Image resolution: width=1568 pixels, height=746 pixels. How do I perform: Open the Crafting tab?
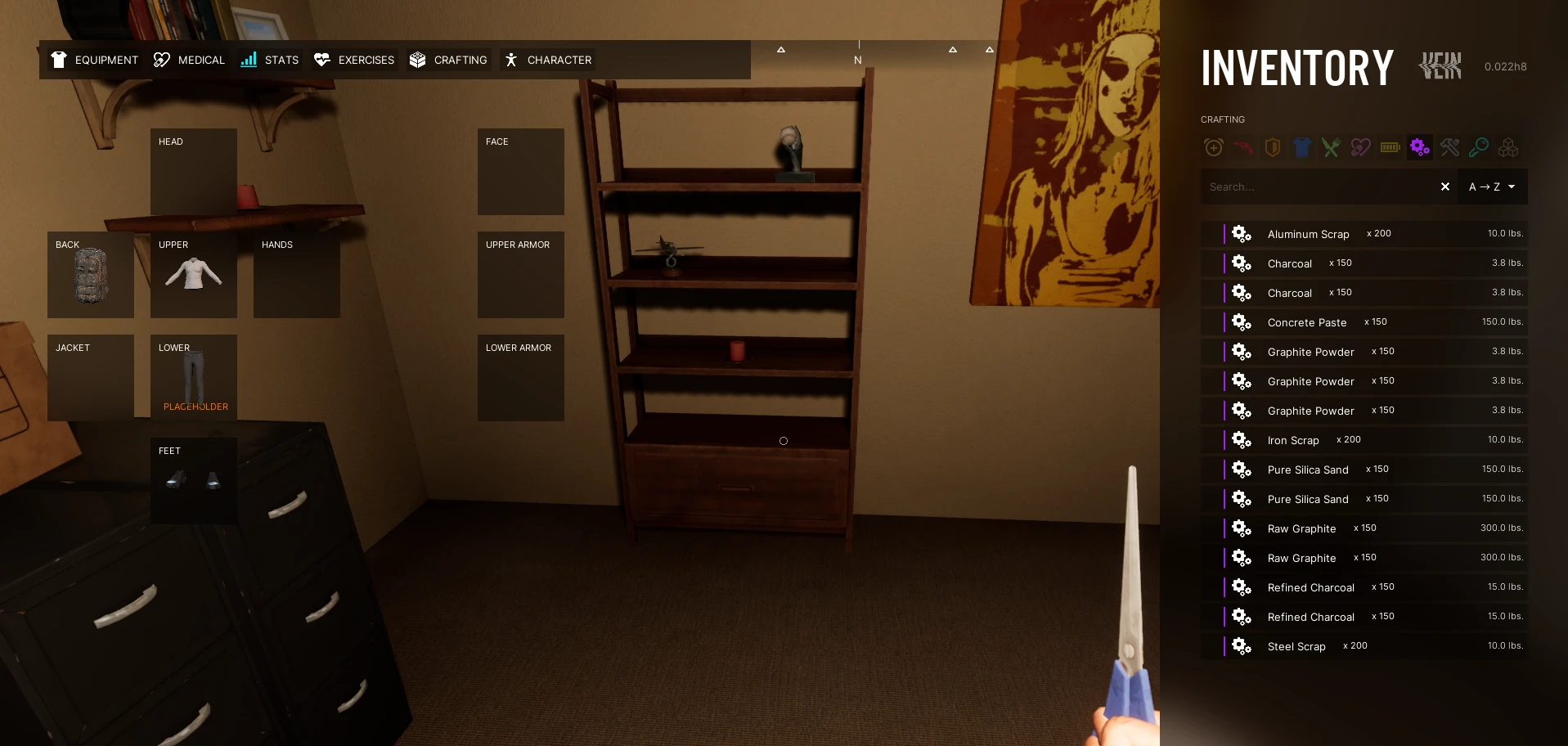point(448,60)
